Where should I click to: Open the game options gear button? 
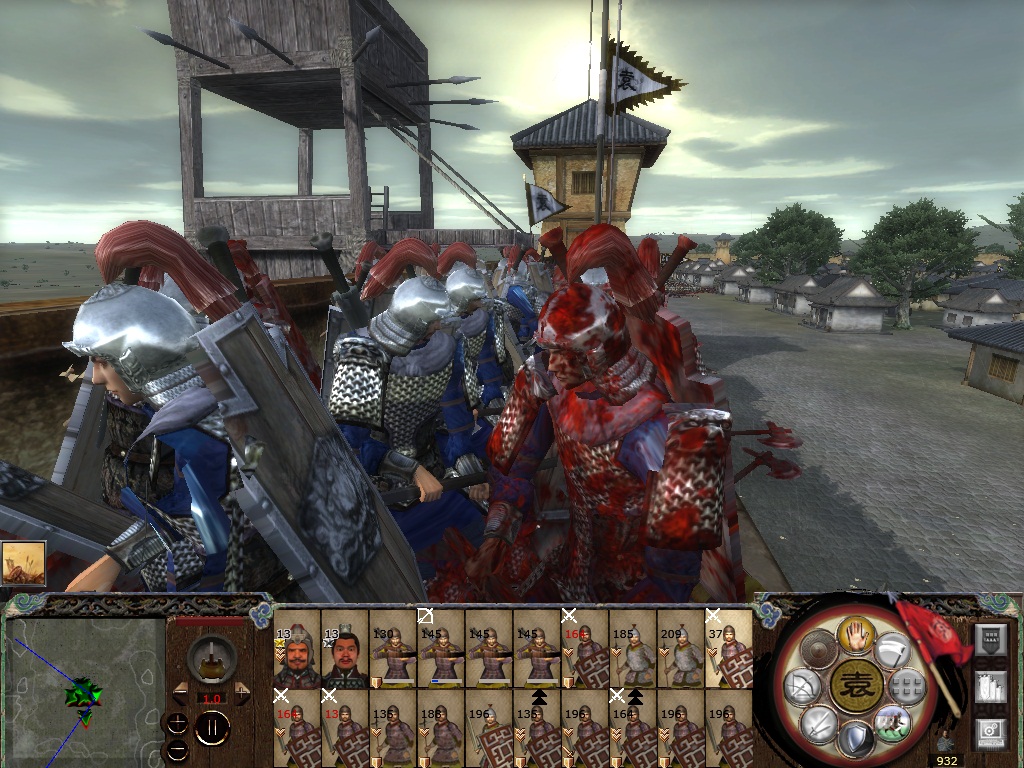click(x=990, y=732)
